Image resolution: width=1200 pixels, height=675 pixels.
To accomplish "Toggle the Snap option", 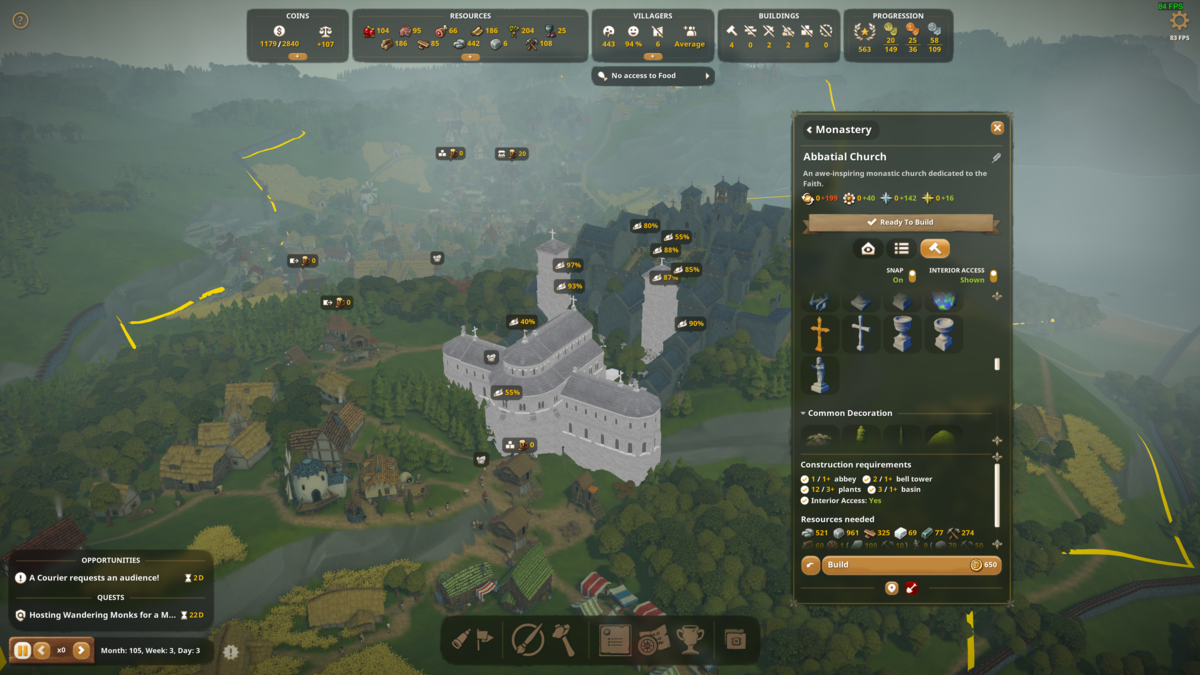I will pyautogui.click(x=912, y=276).
